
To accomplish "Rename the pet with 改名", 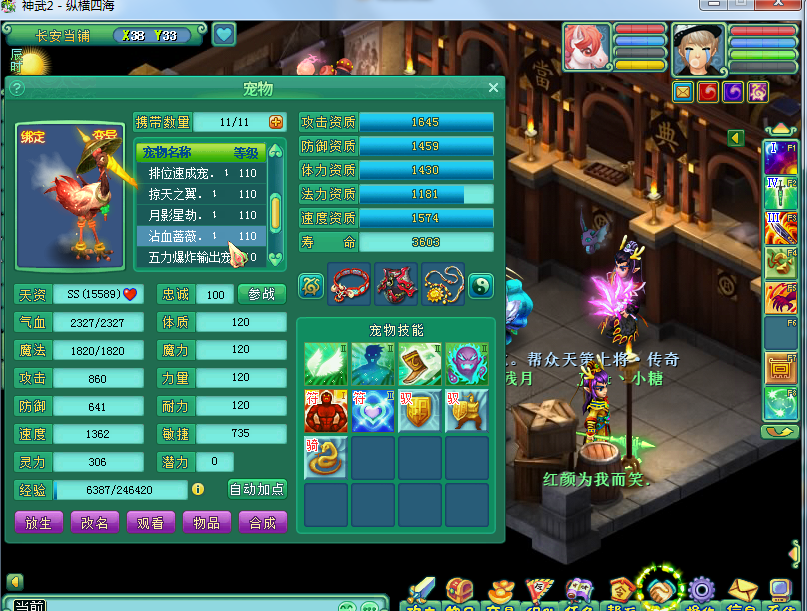I will click(x=95, y=522).
